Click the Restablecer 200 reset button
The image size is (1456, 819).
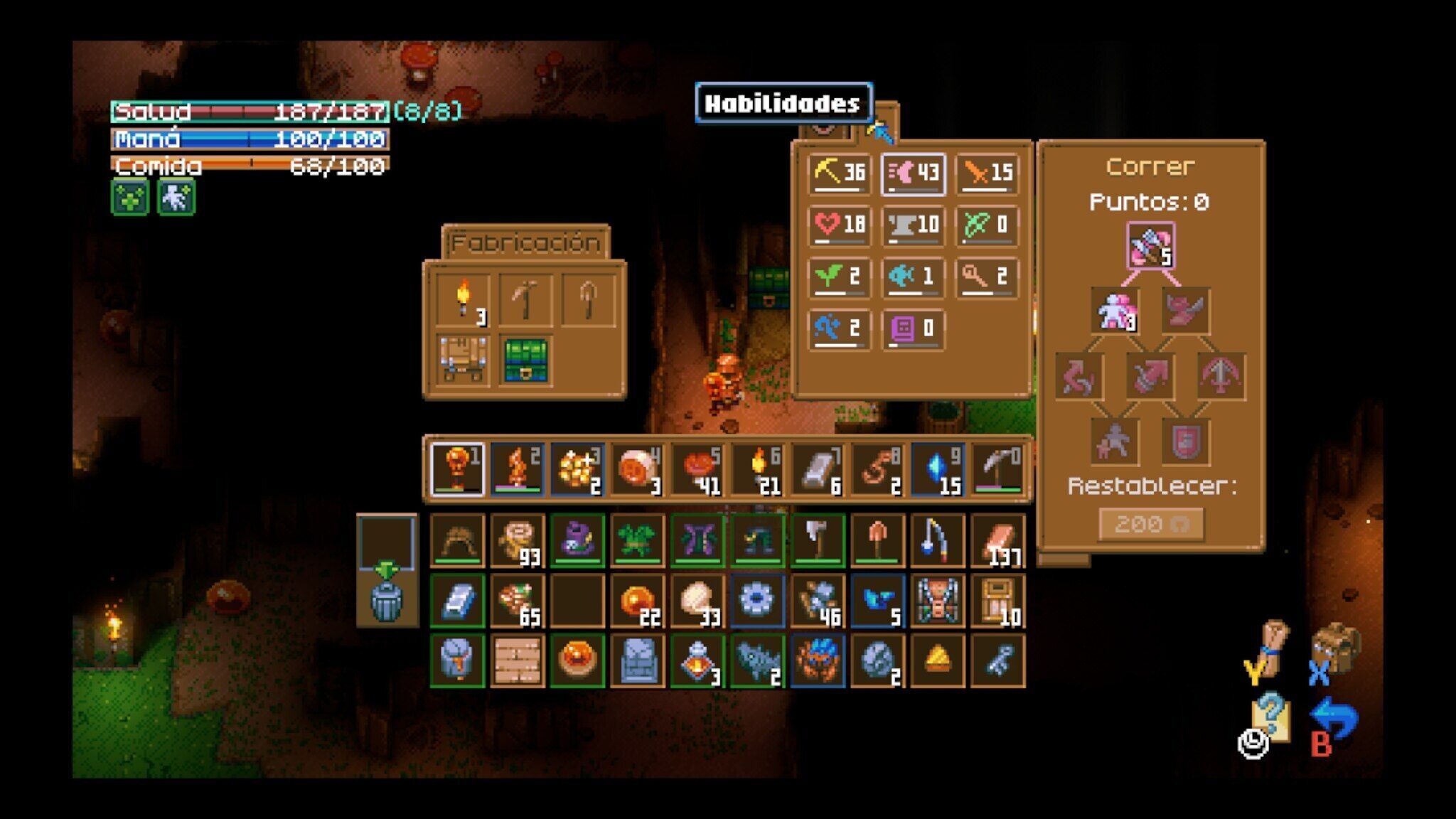click(x=1151, y=525)
